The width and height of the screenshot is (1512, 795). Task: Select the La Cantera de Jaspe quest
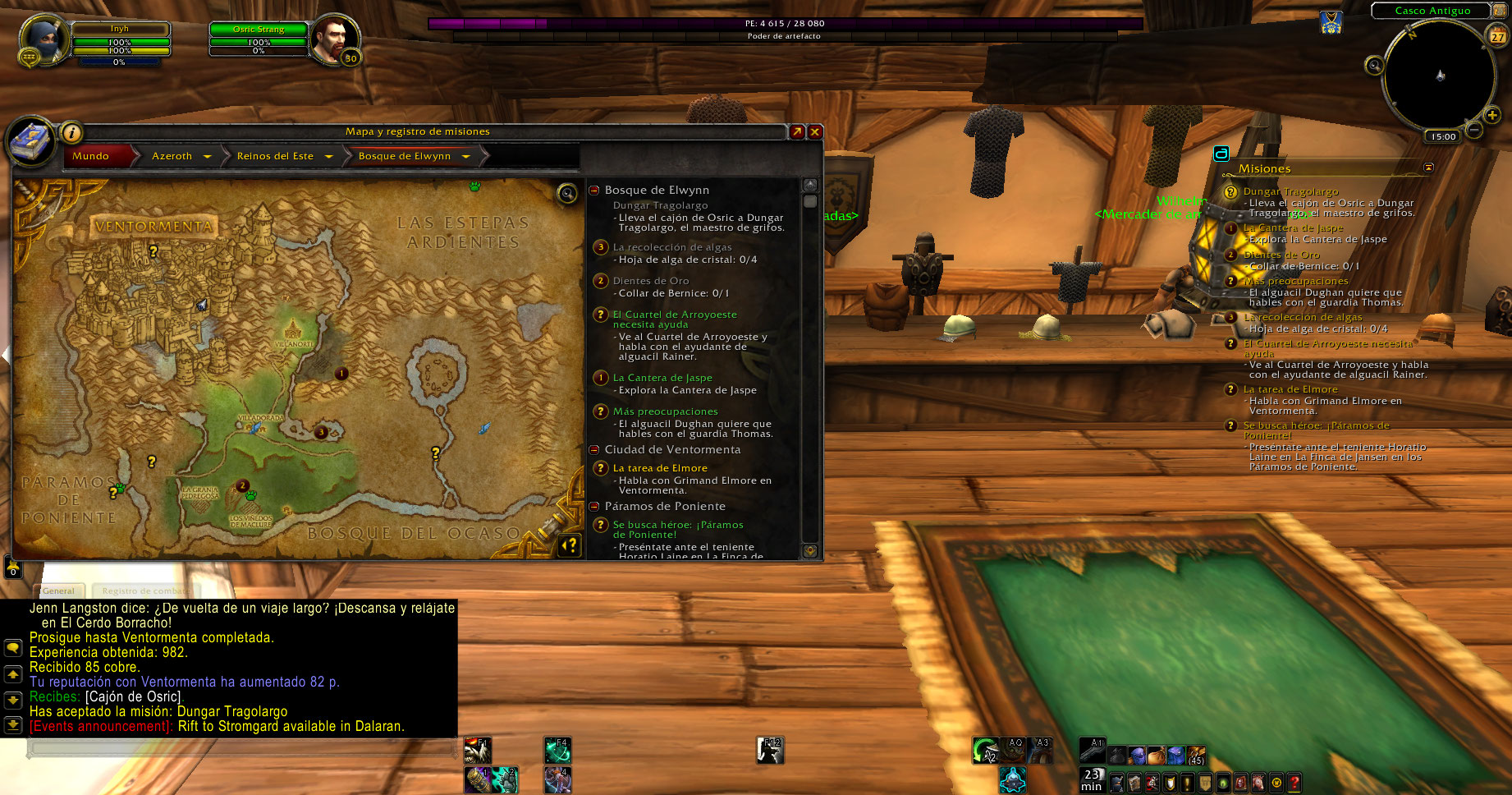662,378
